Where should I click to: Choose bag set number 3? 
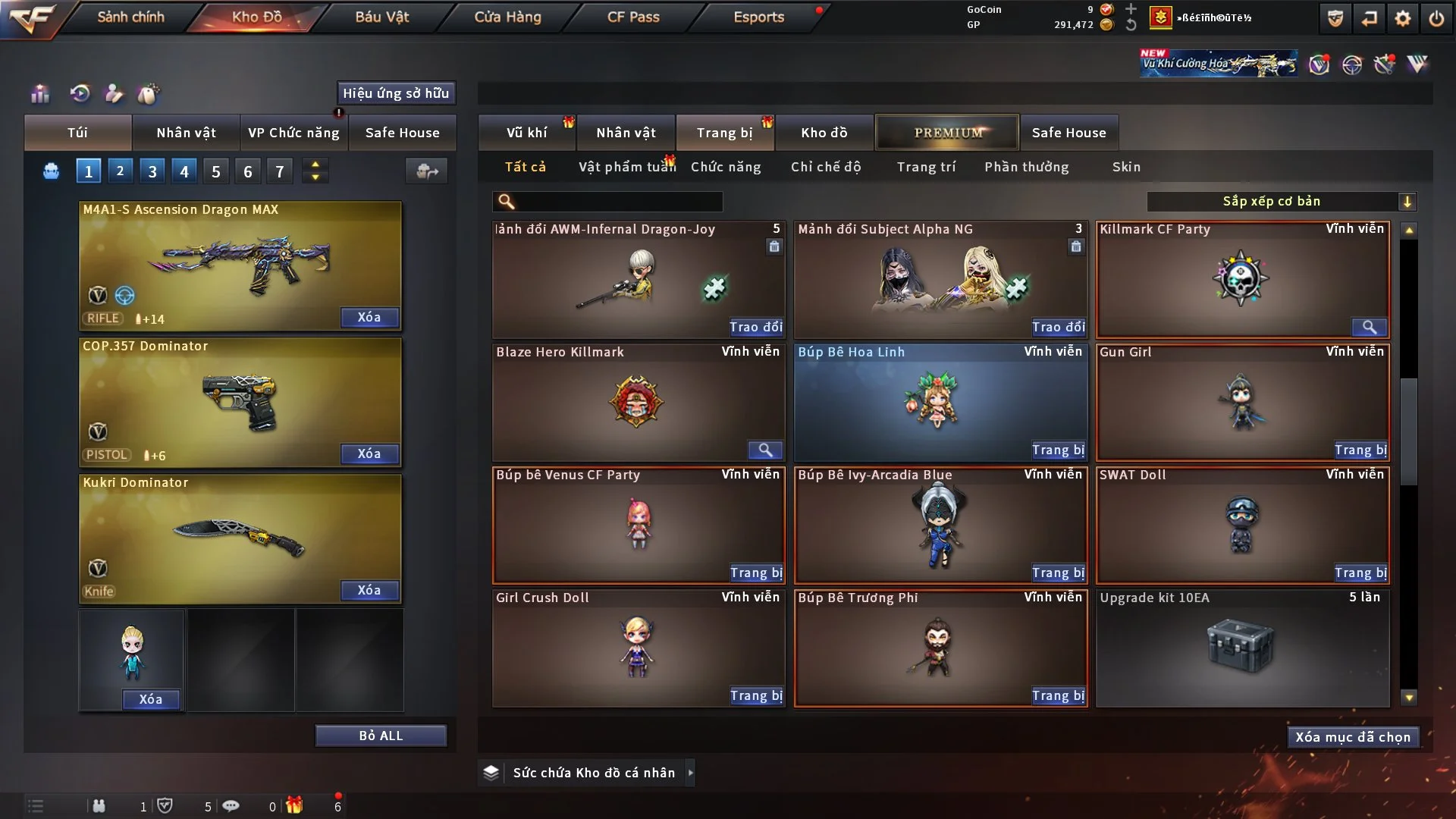tap(152, 171)
